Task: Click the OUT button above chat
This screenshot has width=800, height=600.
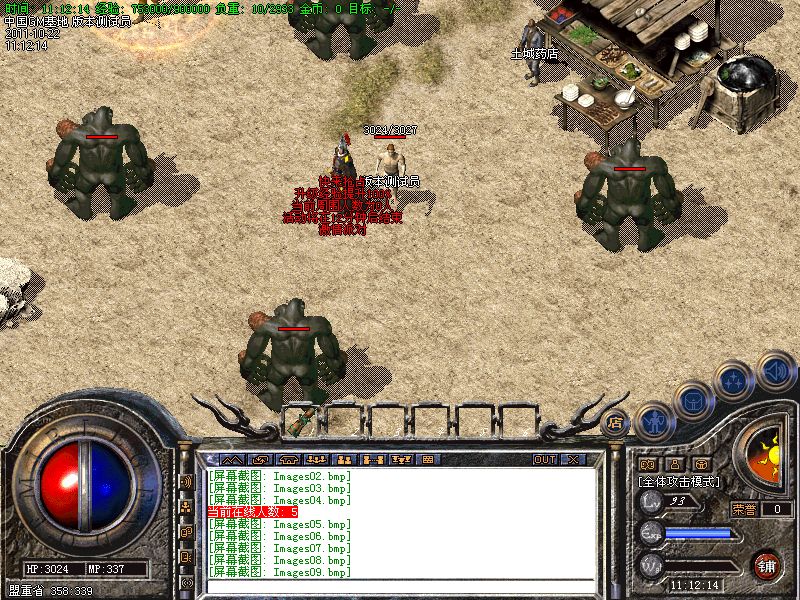Action: tap(544, 459)
